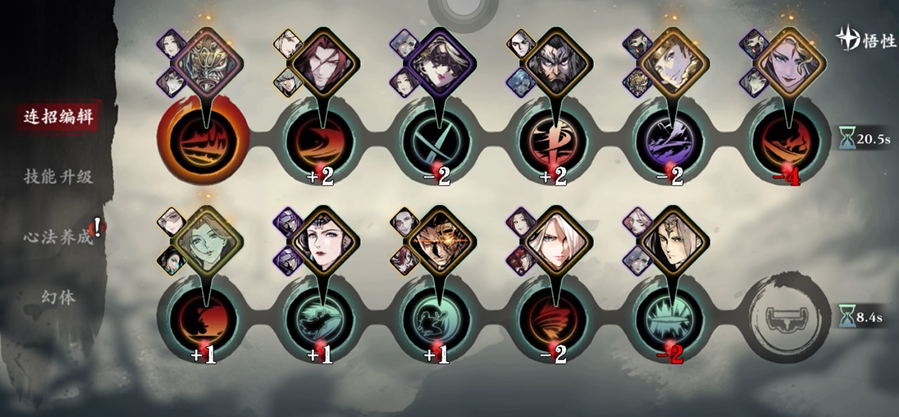Open the 连招编辑 combo editor tab
The height and width of the screenshot is (417, 899).
pyautogui.click(x=58, y=115)
